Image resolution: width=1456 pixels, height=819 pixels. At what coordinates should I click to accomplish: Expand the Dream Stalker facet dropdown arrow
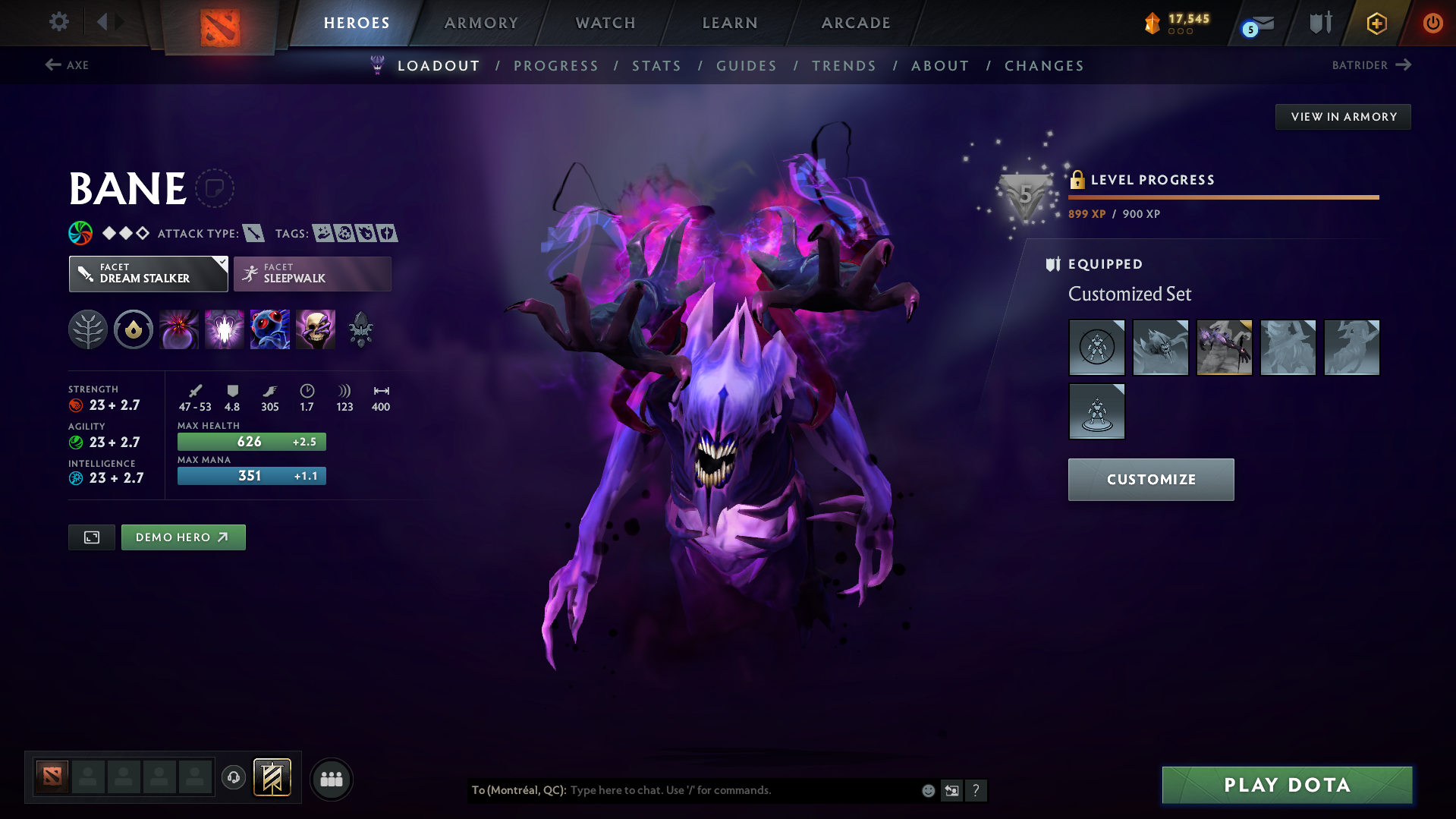tap(221, 263)
